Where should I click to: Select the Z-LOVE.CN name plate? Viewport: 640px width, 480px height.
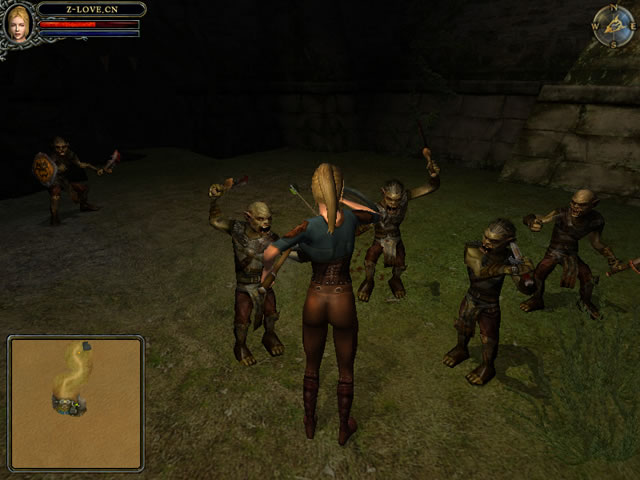[91, 9]
